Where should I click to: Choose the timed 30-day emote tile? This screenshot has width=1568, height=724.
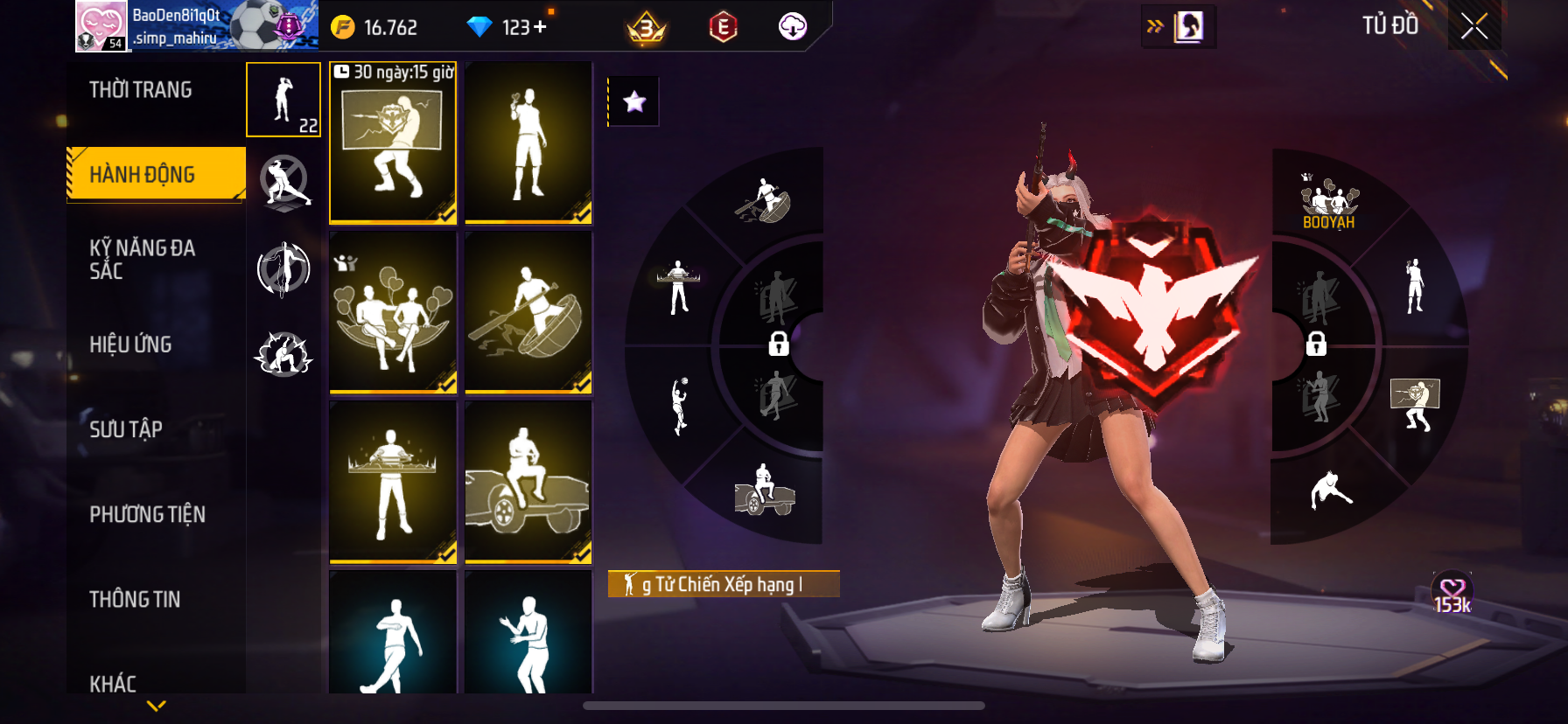point(393,143)
